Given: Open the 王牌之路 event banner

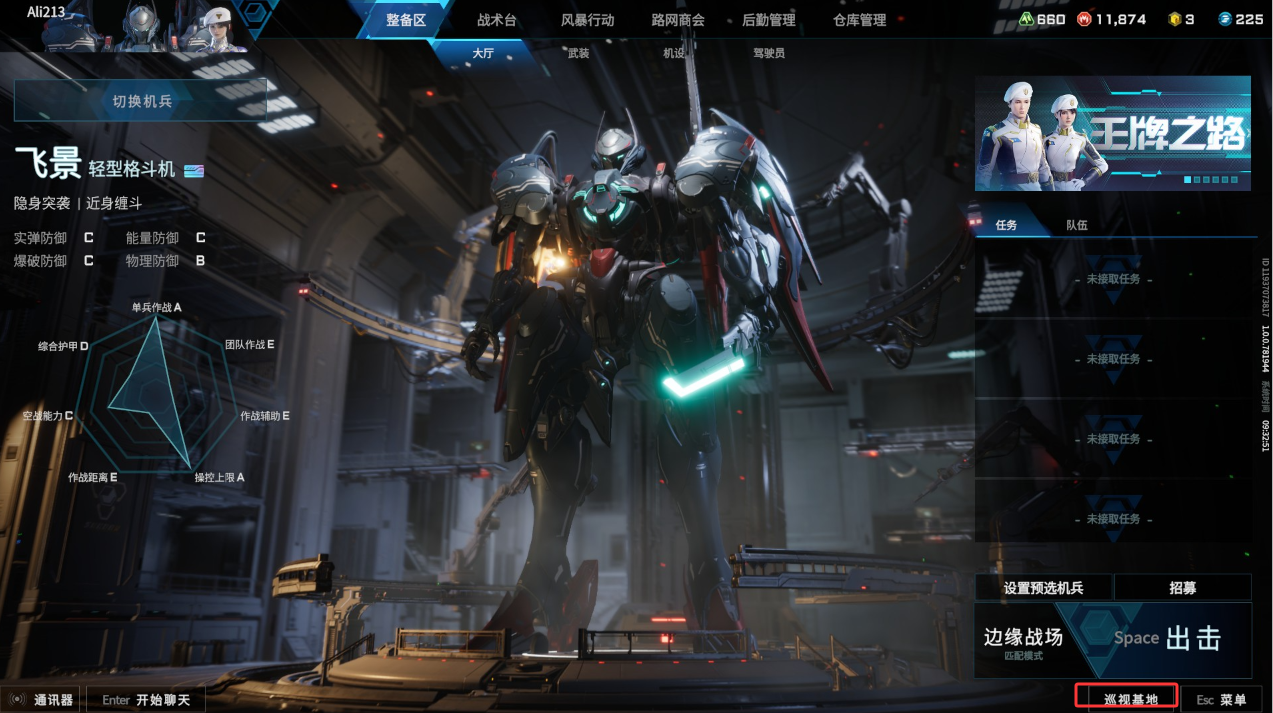Looking at the screenshot, I should pos(1112,133).
